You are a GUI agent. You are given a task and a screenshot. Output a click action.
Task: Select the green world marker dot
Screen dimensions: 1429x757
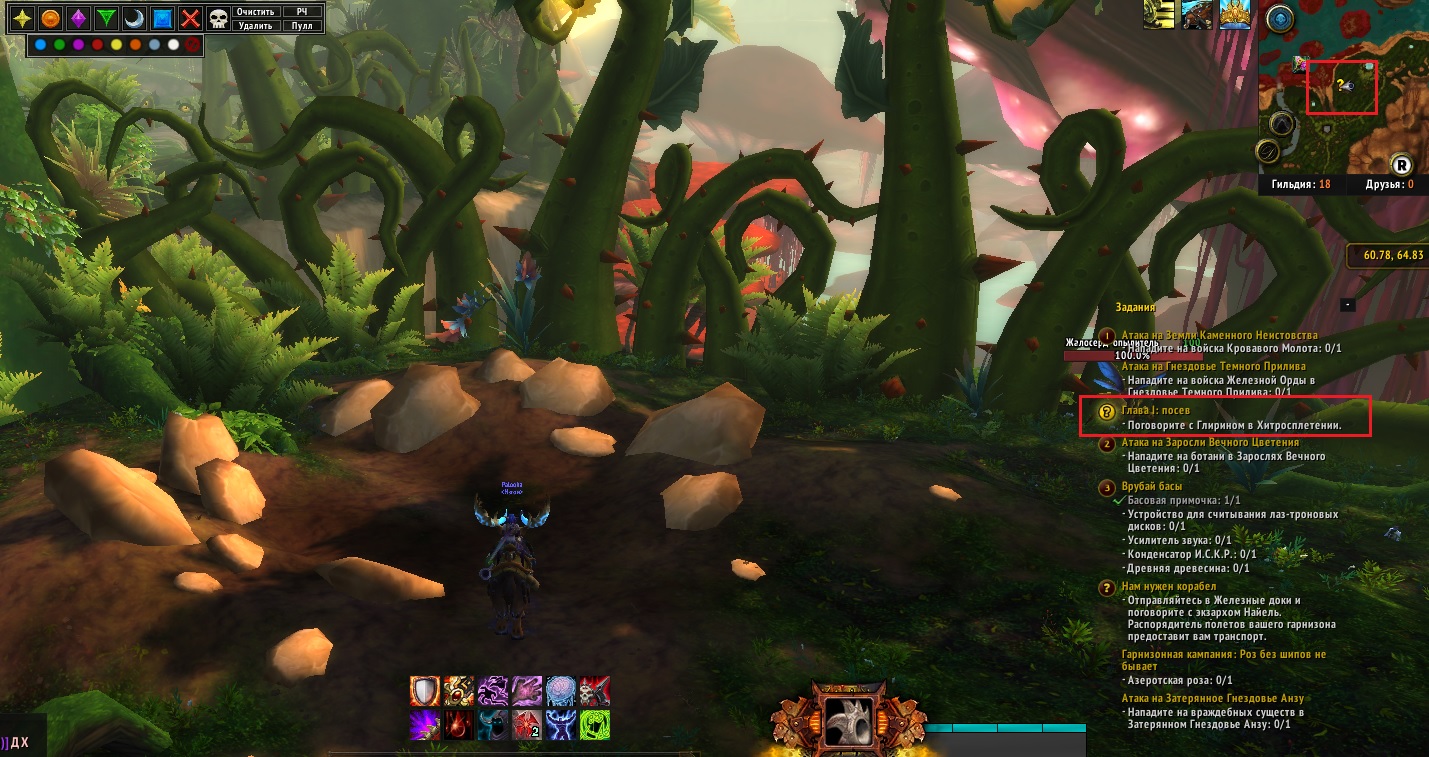(x=60, y=45)
